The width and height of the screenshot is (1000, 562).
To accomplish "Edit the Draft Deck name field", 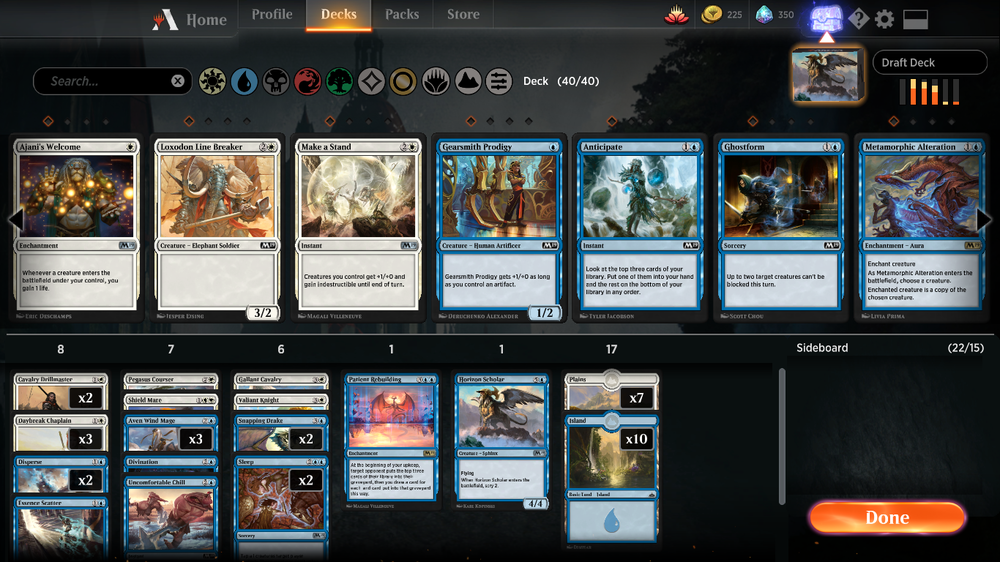I will pos(929,62).
